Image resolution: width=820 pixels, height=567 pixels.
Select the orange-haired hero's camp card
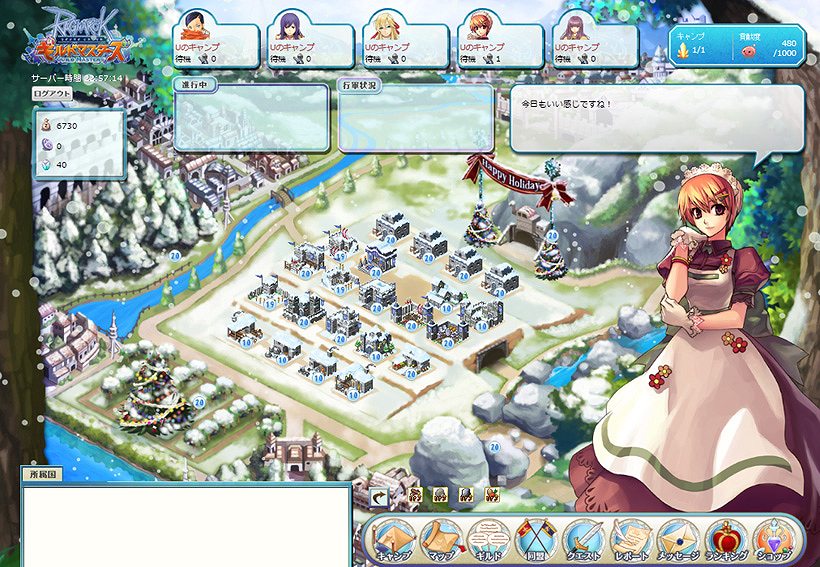[x=500, y=44]
